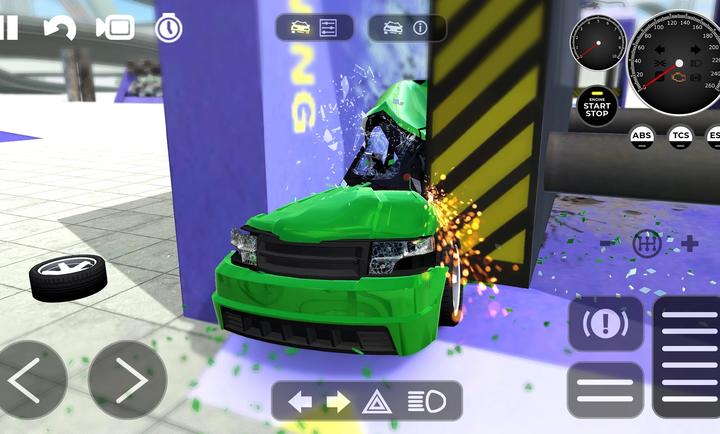Activate the hazard lights triangle
720x434 pixels.
376,402
